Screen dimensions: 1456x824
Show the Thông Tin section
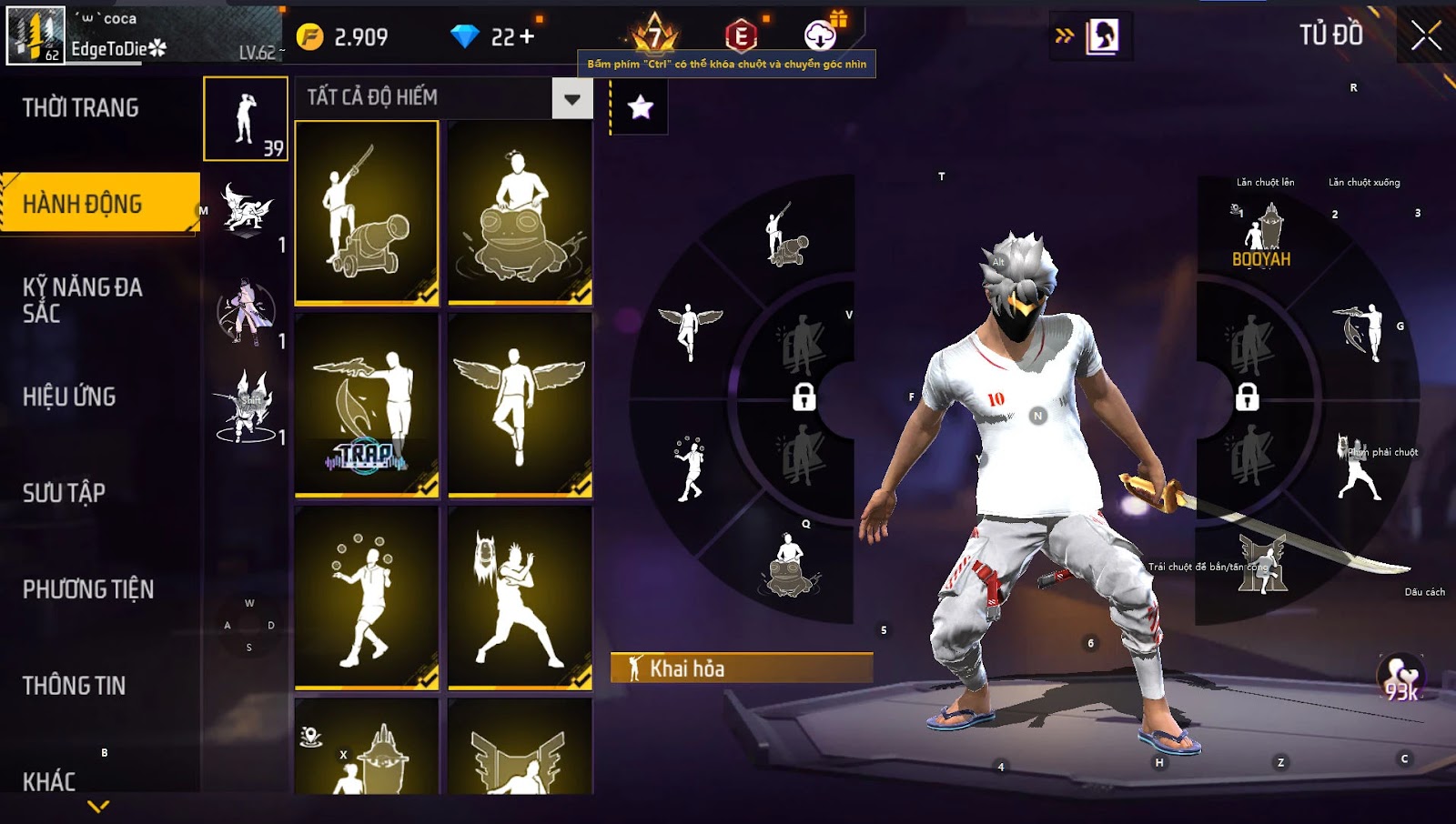74,686
